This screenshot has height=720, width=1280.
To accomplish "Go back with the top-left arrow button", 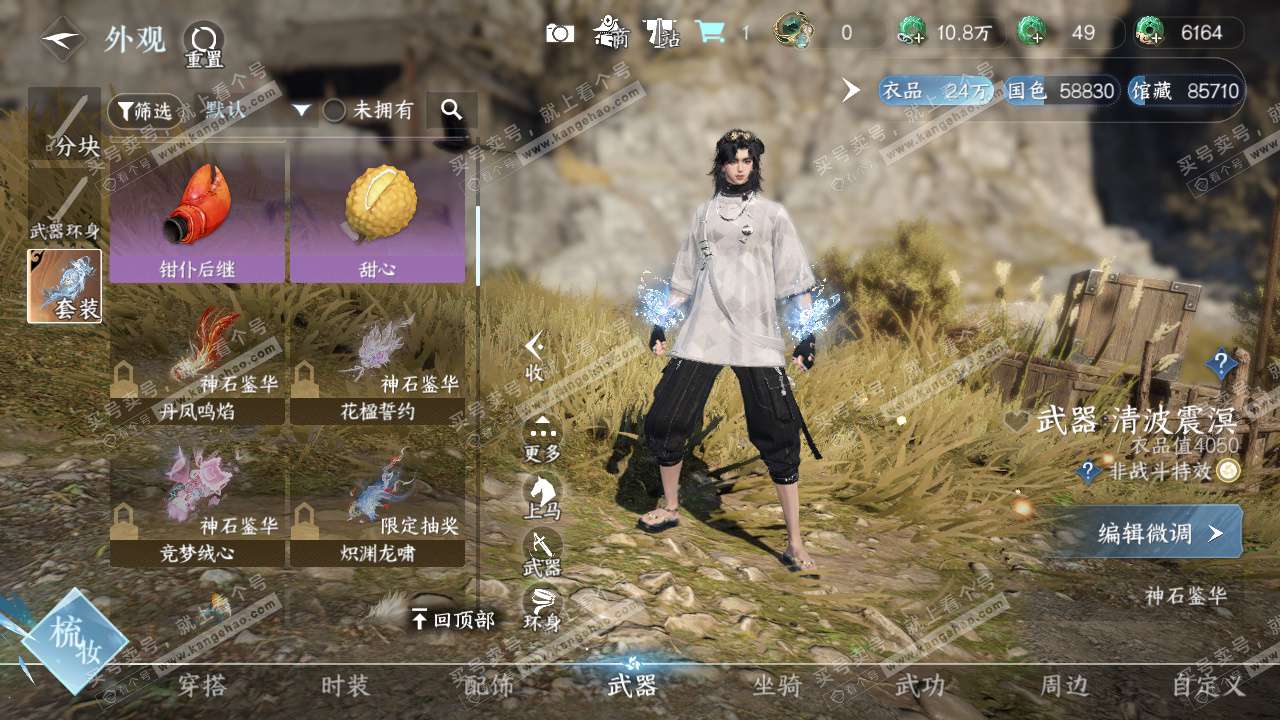I will pyautogui.click(x=63, y=40).
